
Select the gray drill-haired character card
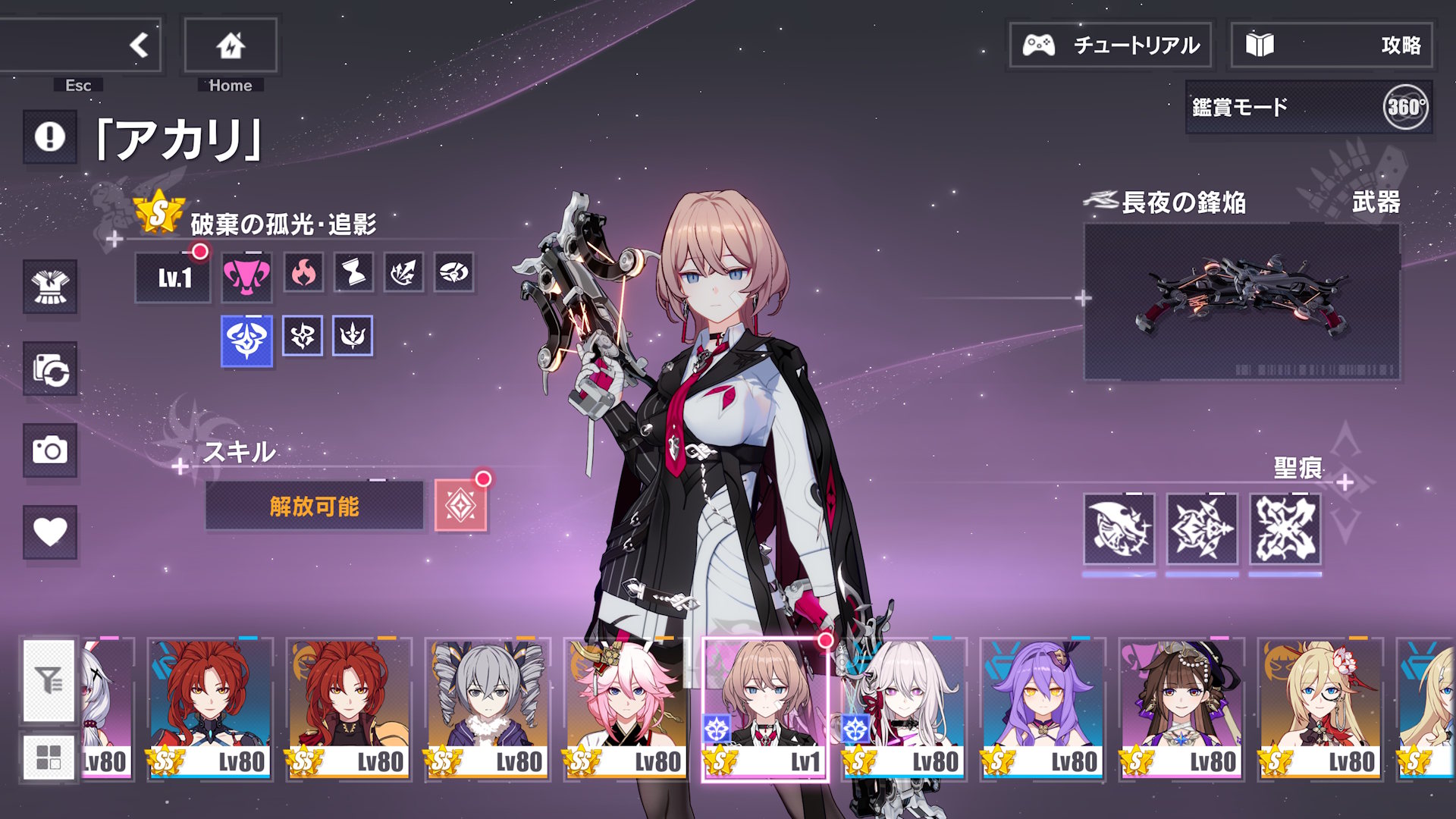click(487, 708)
